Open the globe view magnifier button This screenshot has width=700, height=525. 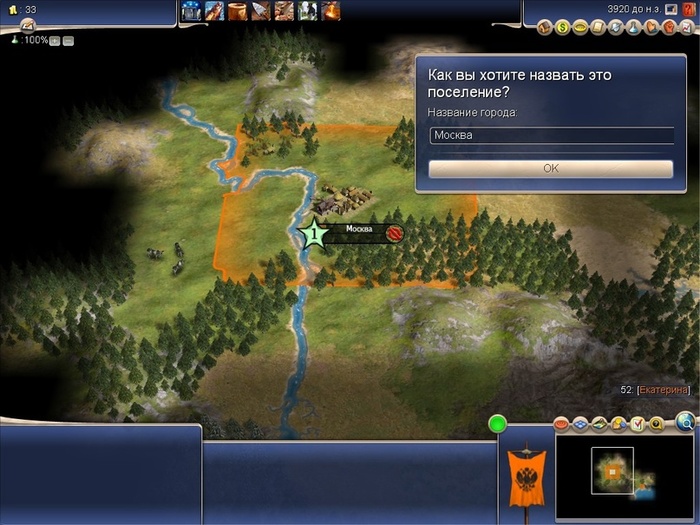(x=685, y=421)
